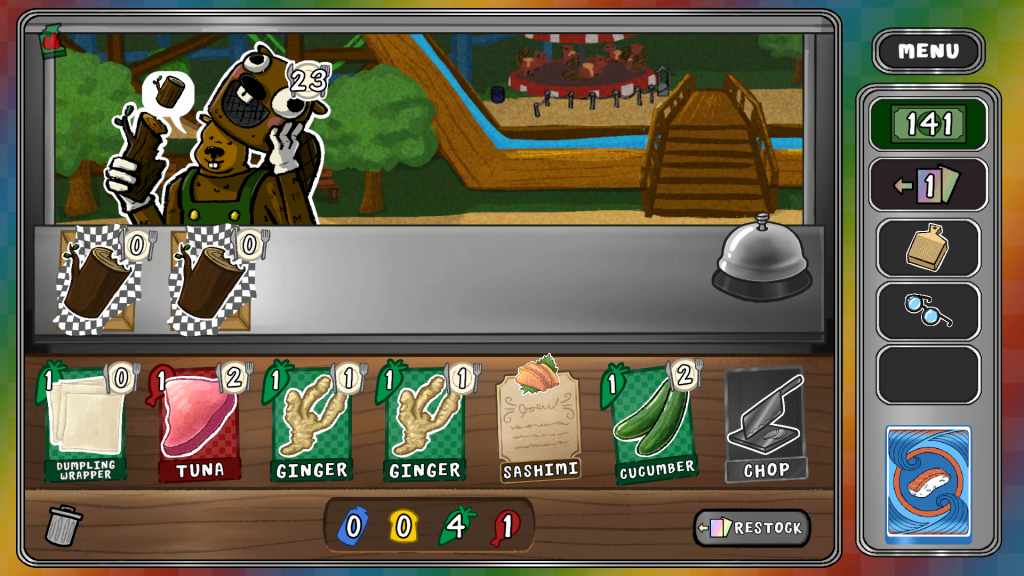Open the trash can
Image resolution: width=1024 pixels, height=576 pixels.
[65, 525]
